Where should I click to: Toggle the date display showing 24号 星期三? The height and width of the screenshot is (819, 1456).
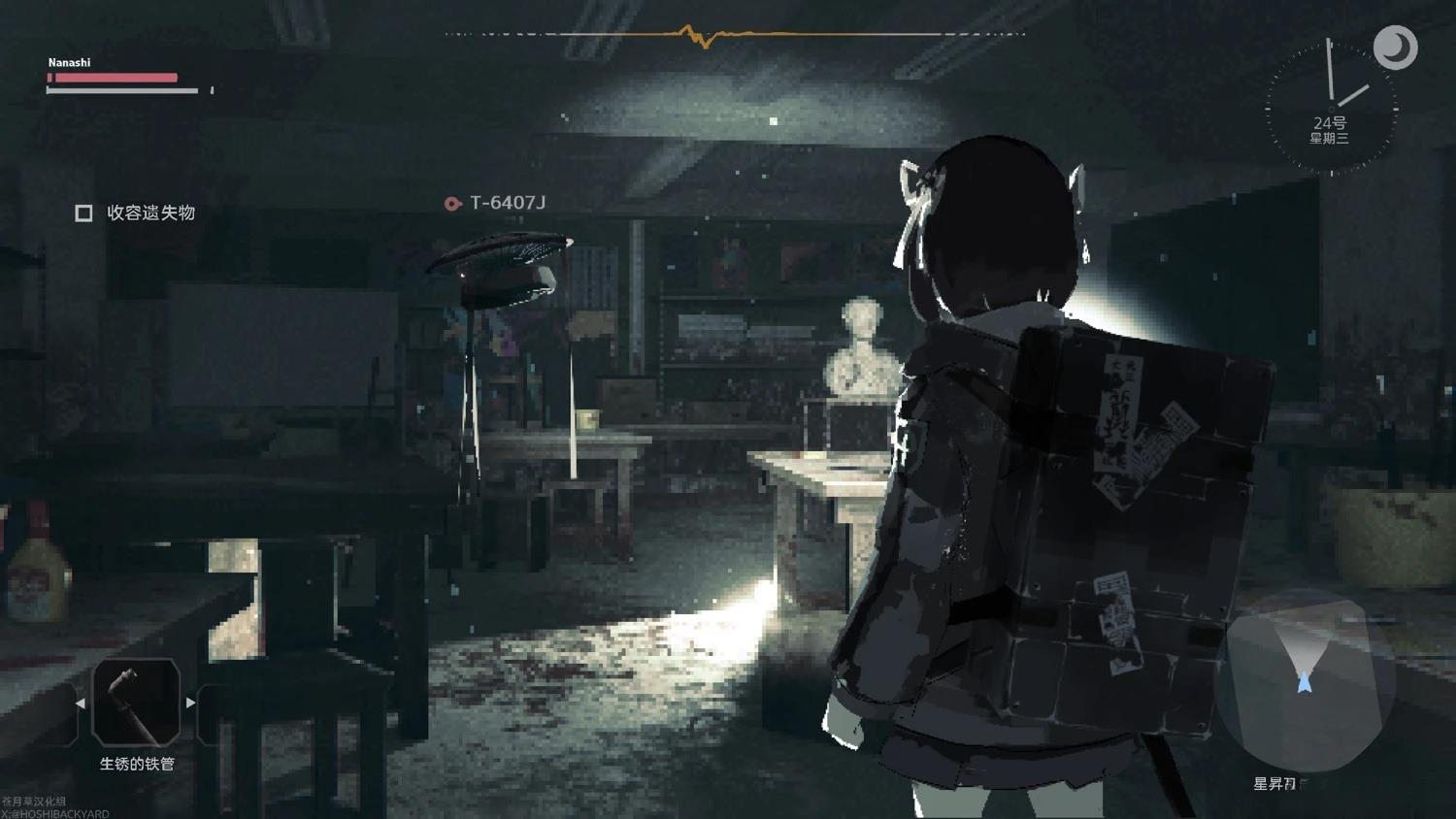[x=1328, y=128]
